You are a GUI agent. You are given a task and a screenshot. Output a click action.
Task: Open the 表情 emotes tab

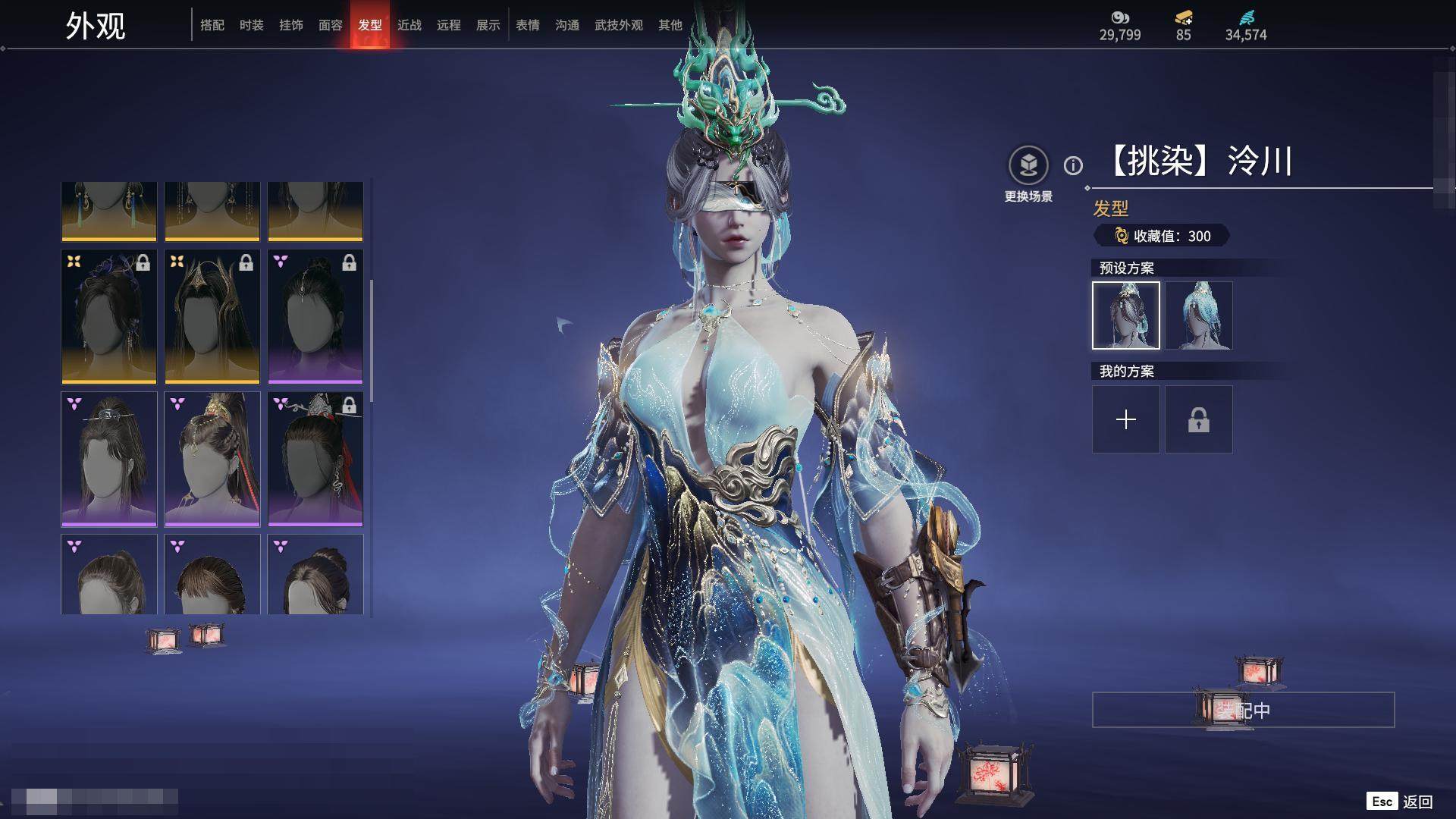coord(528,25)
